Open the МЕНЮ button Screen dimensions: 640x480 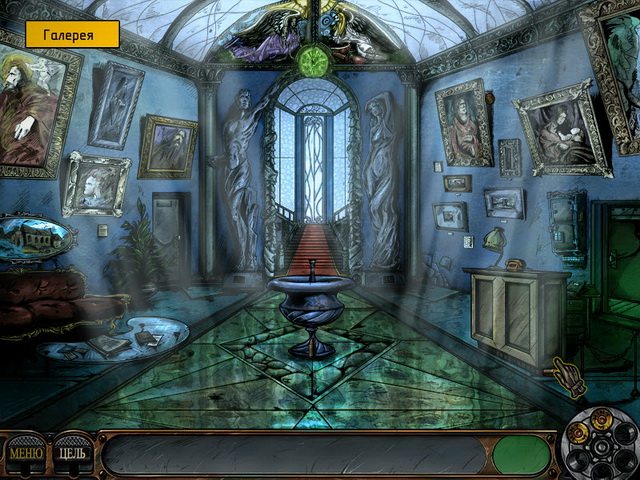(25, 454)
